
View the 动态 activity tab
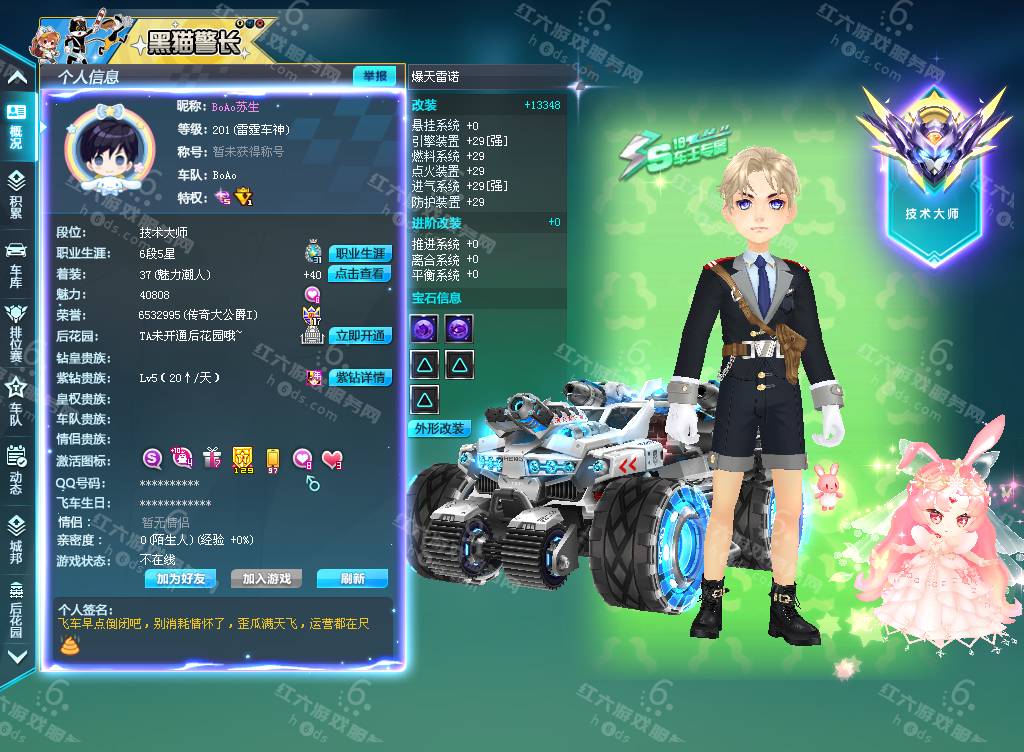tap(16, 469)
